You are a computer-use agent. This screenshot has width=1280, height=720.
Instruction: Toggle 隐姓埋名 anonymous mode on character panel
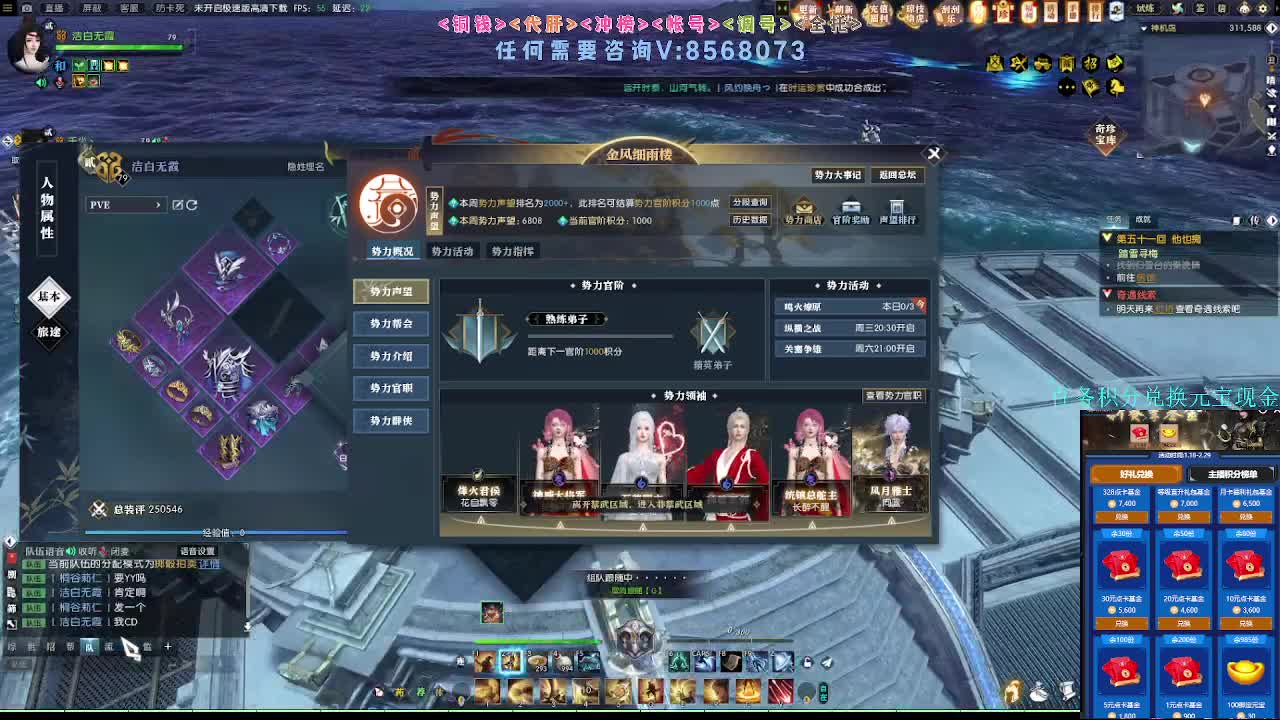(x=306, y=166)
